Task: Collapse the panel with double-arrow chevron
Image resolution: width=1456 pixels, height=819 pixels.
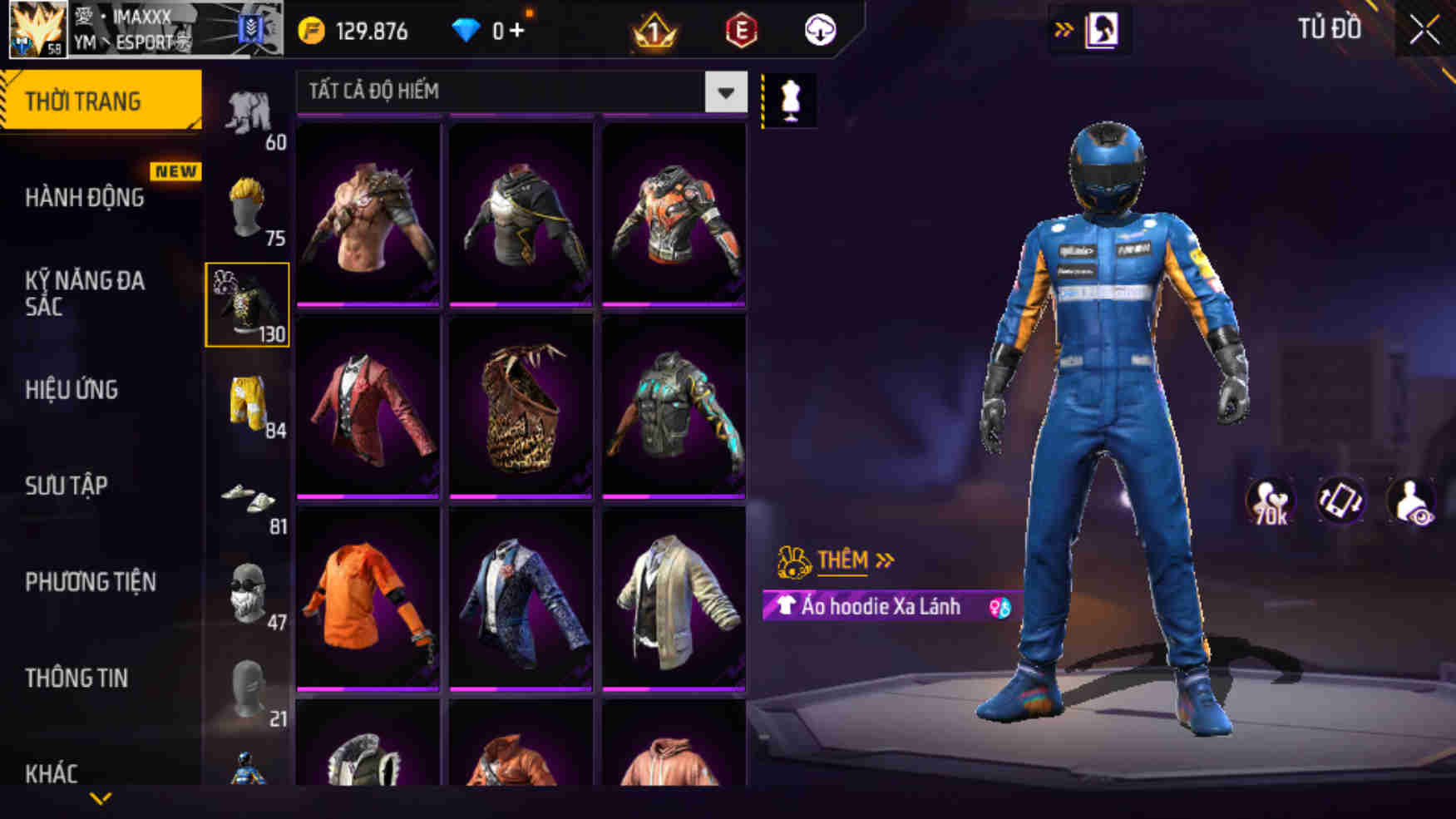Action: (1064, 27)
